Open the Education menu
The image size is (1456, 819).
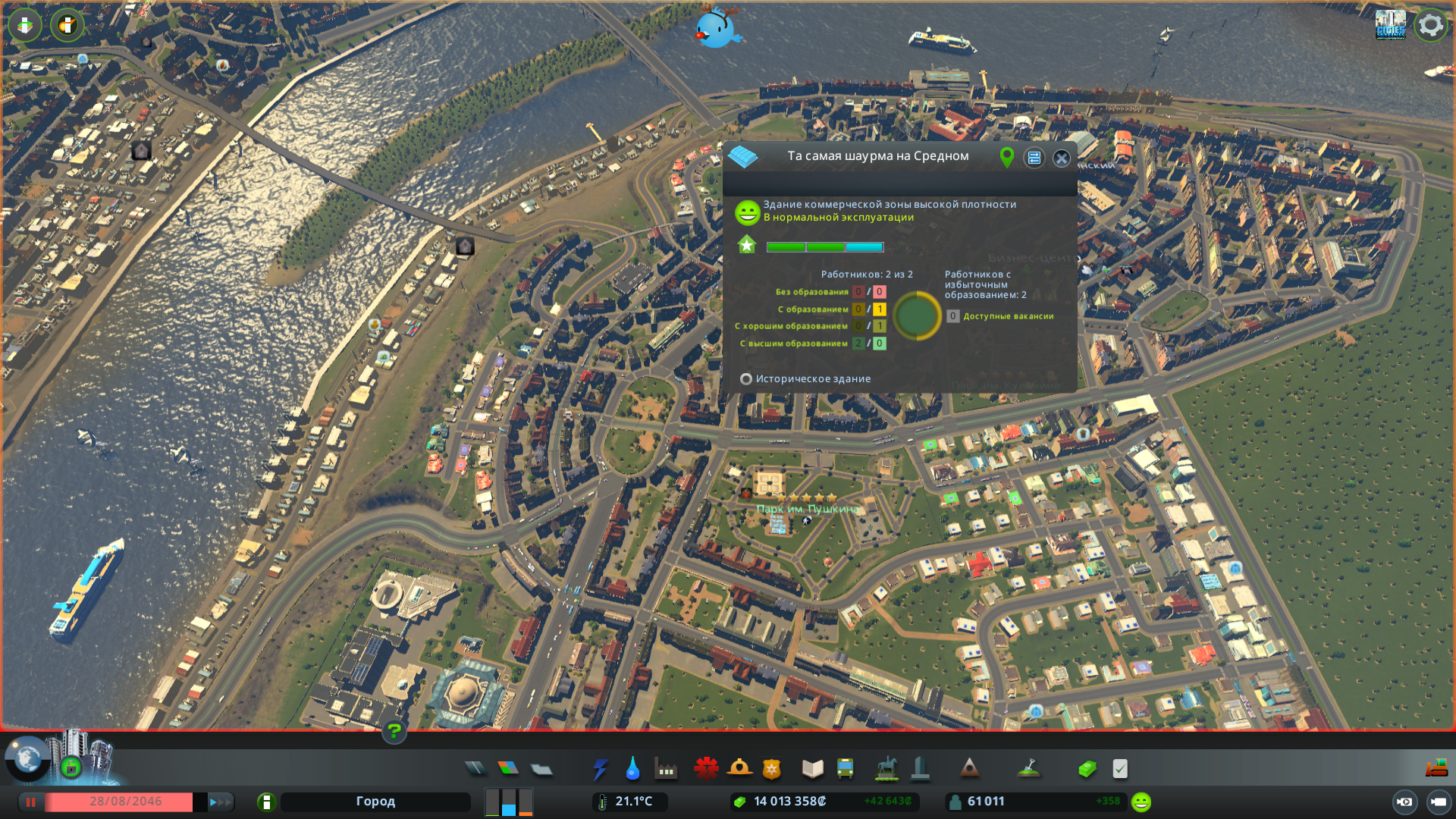click(811, 768)
